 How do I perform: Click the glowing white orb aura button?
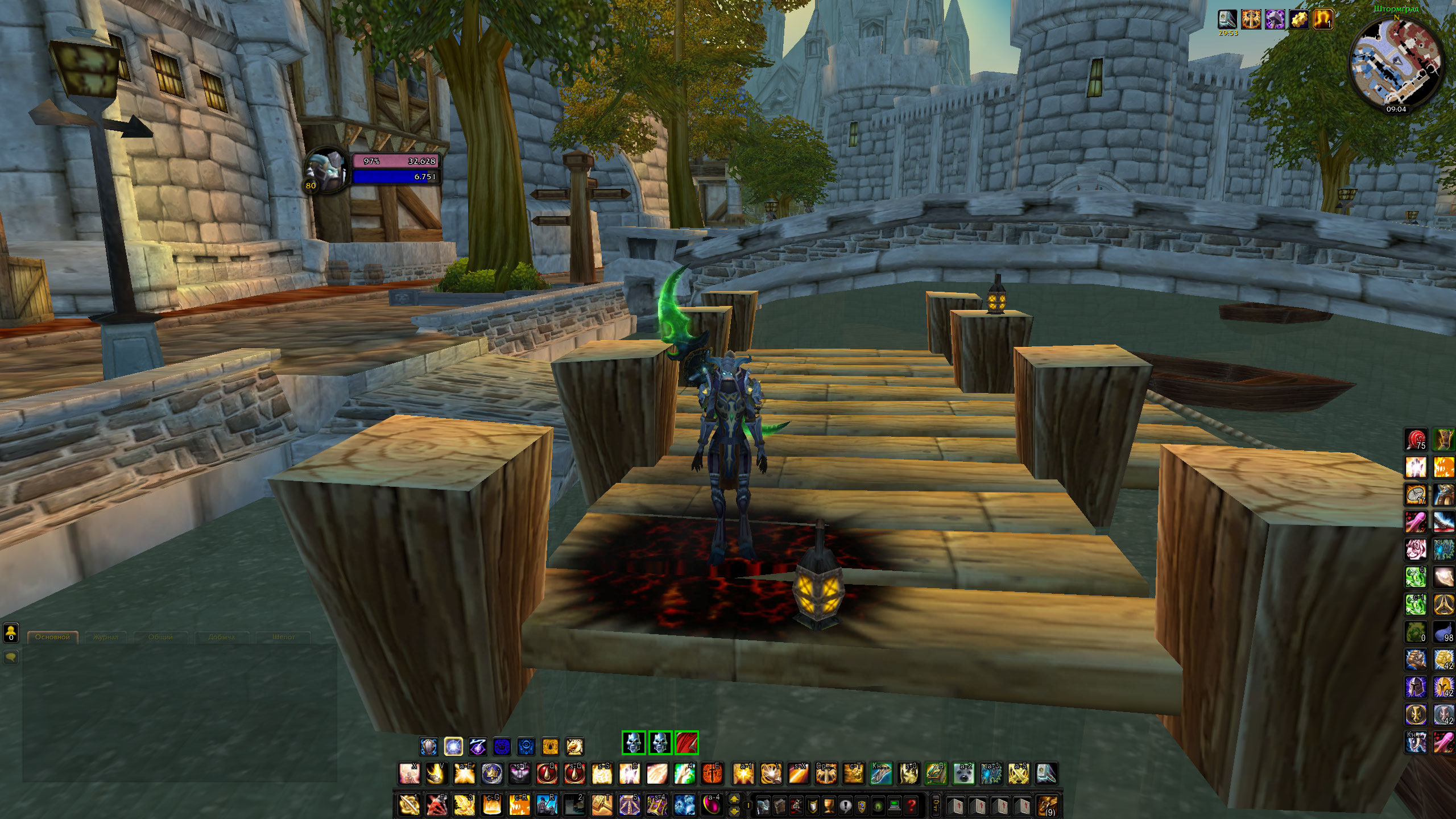453,746
